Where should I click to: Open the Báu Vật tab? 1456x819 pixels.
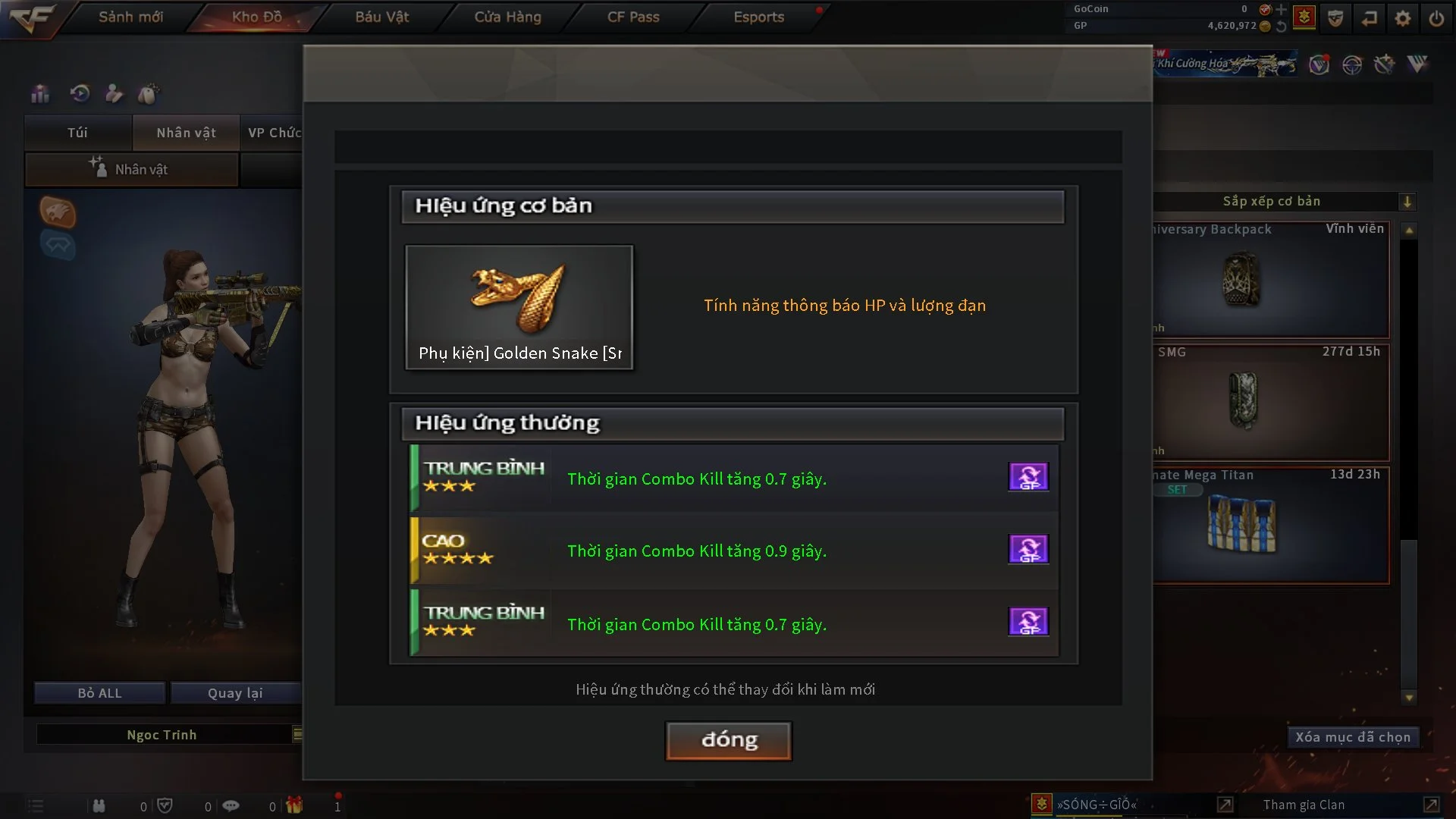click(382, 17)
